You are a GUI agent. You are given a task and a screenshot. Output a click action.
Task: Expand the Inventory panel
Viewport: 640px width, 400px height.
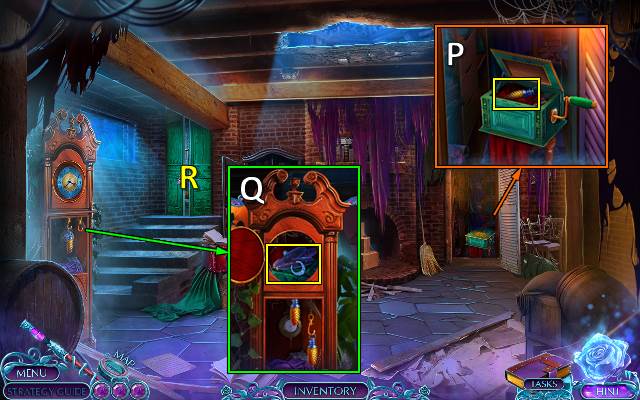pyautogui.click(x=320, y=389)
